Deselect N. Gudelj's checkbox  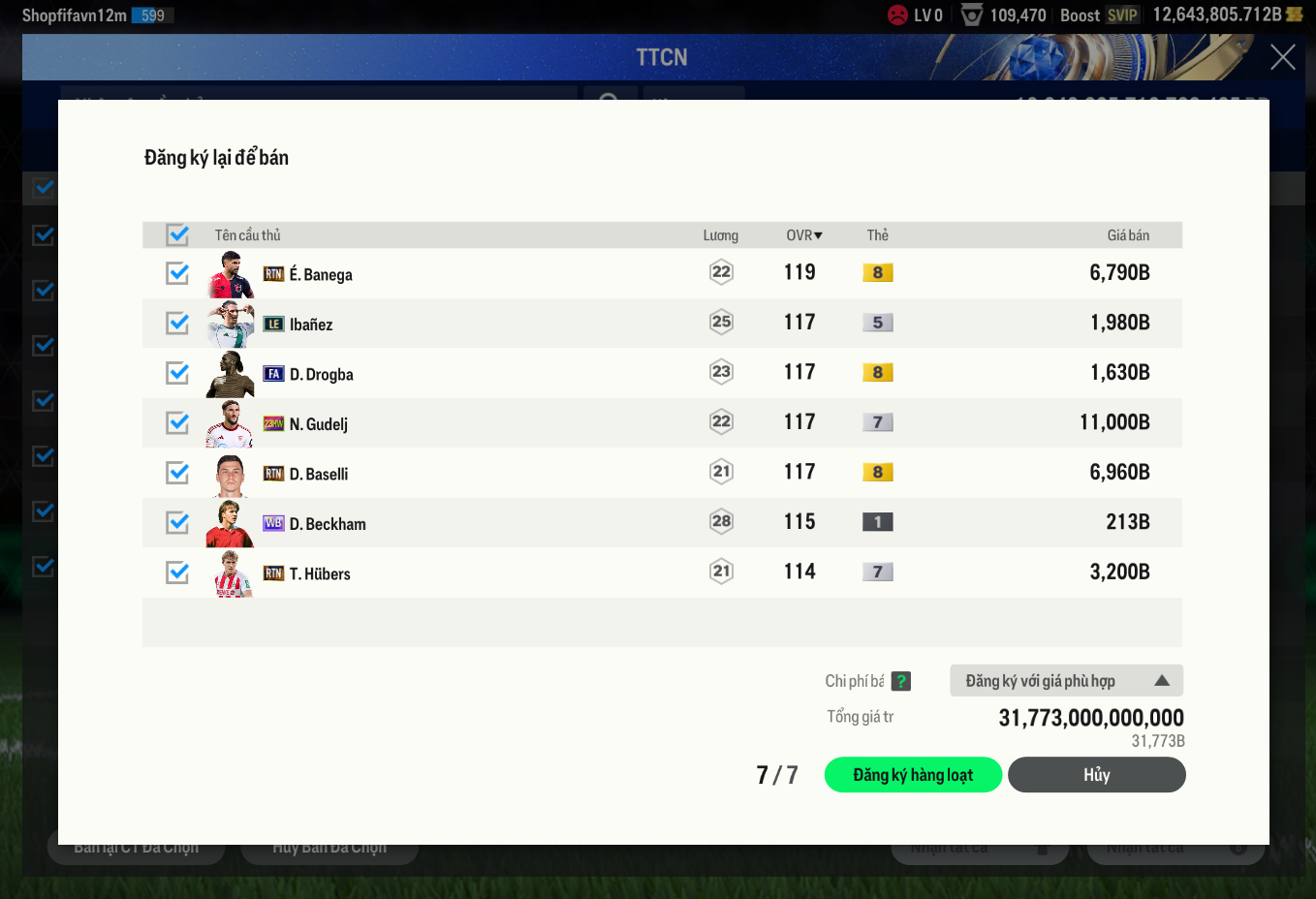177,422
